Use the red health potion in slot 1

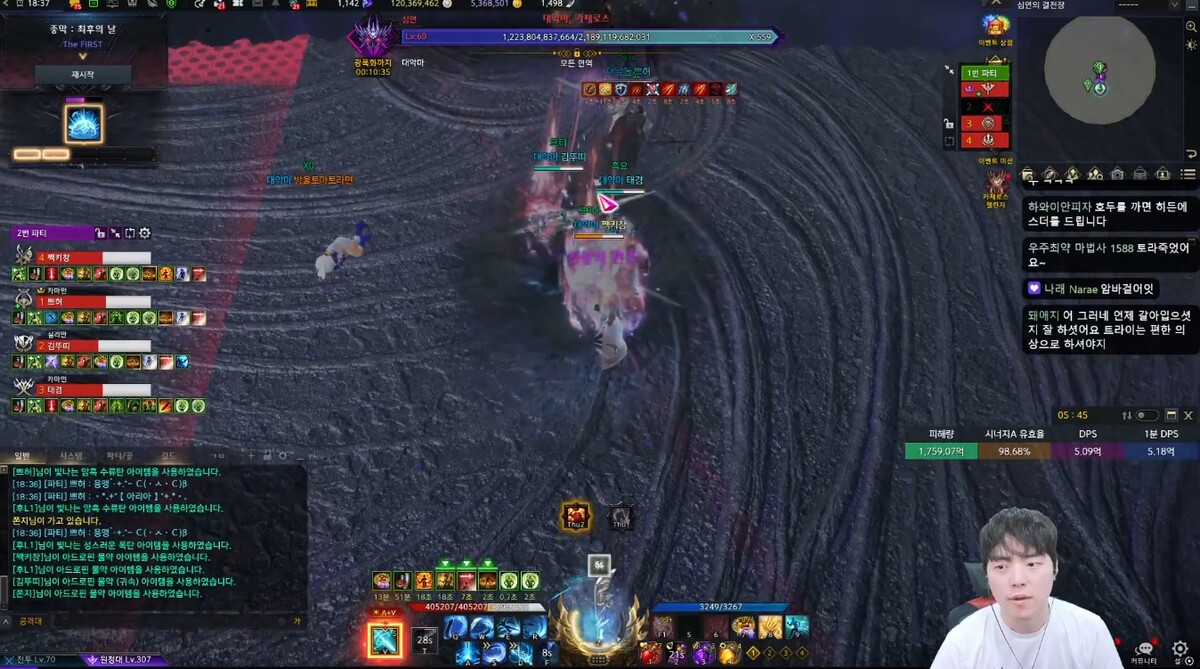click(650, 653)
